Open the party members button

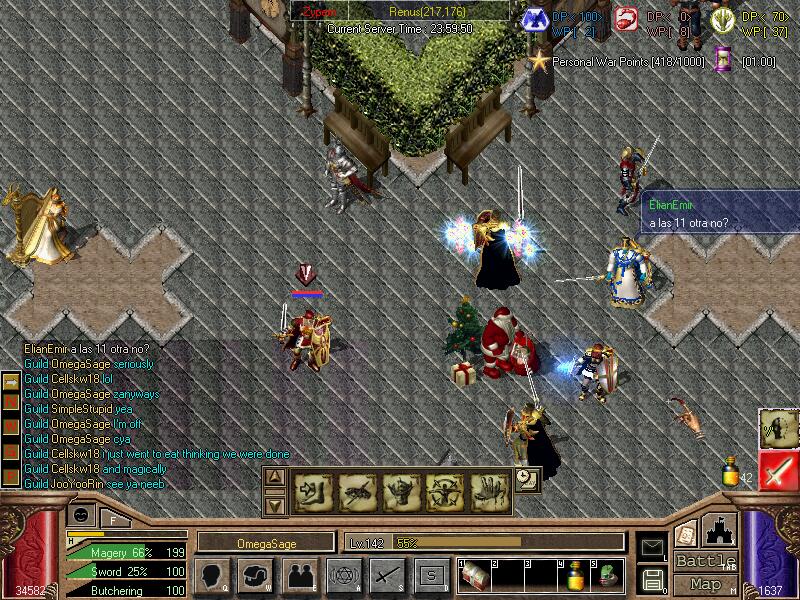pos(300,575)
